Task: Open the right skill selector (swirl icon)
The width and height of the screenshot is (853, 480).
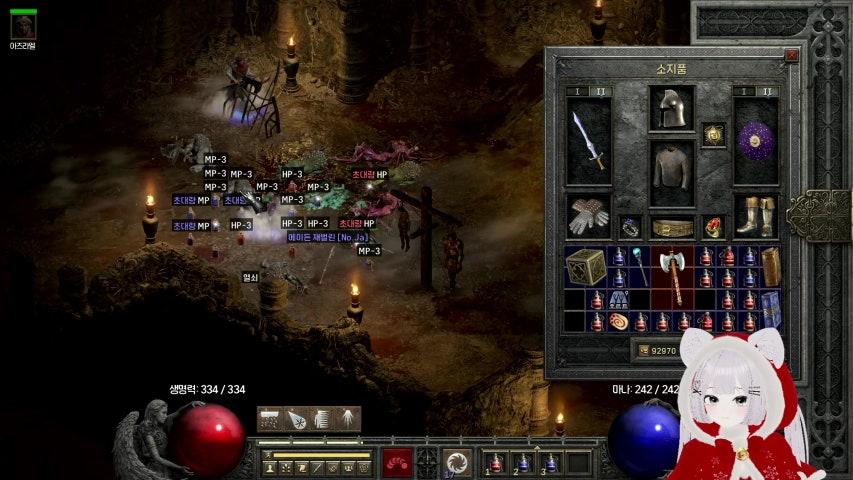Action: pos(457,462)
